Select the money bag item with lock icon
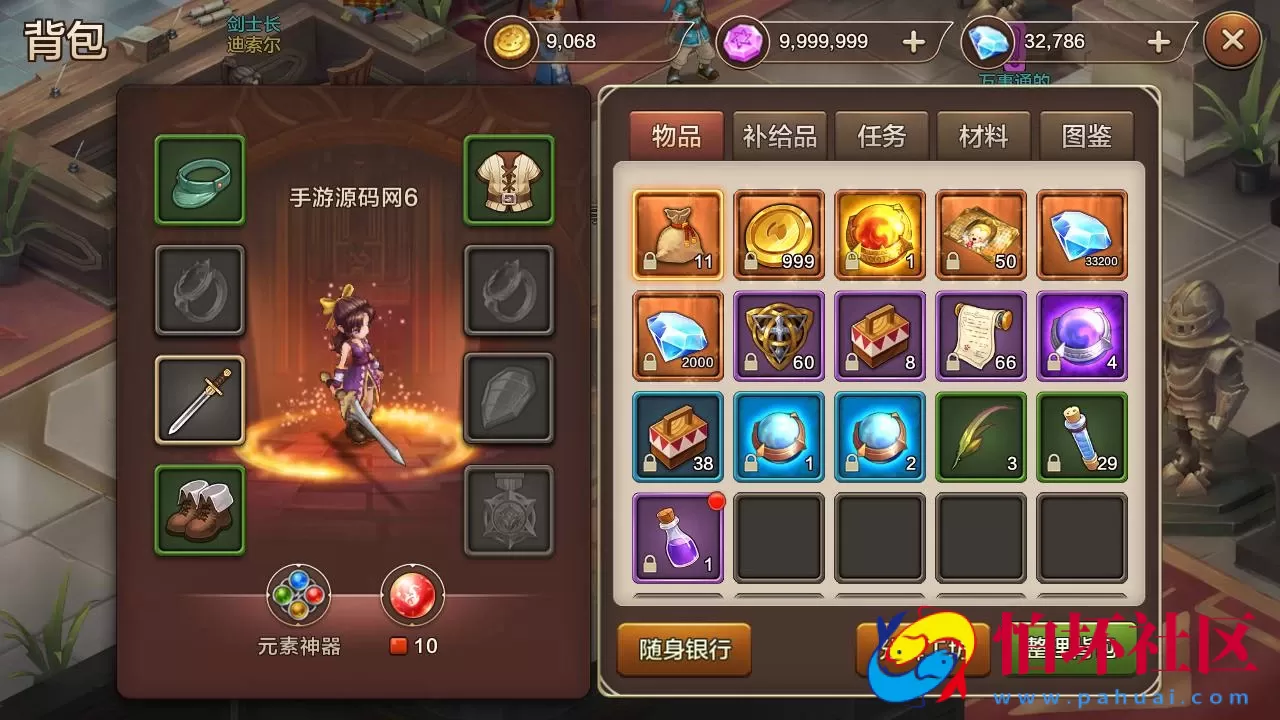This screenshot has height=720, width=1280. pyautogui.click(x=678, y=235)
